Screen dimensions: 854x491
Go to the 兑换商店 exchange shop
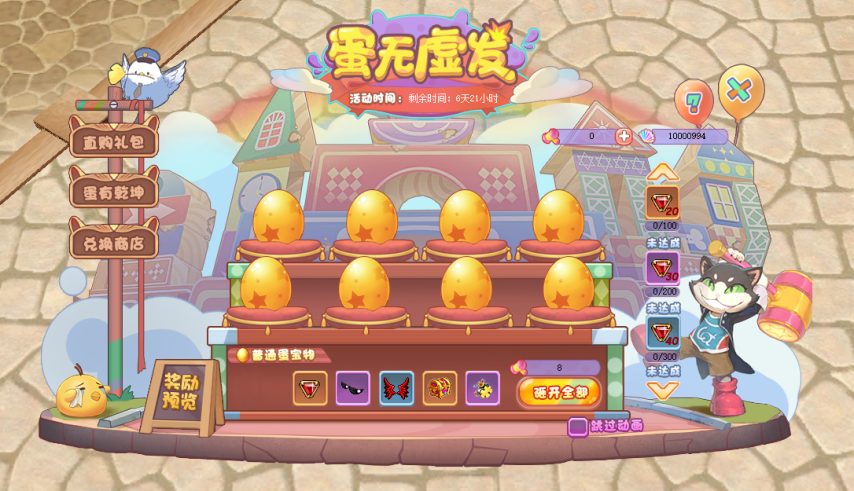113,243
